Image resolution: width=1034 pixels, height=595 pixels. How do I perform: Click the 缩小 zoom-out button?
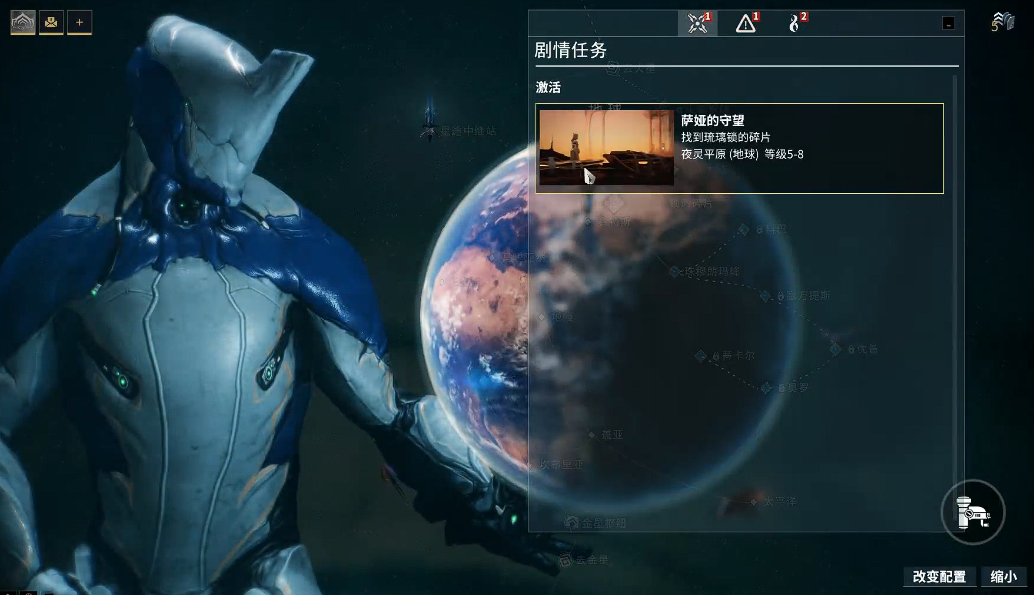coord(1003,577)
